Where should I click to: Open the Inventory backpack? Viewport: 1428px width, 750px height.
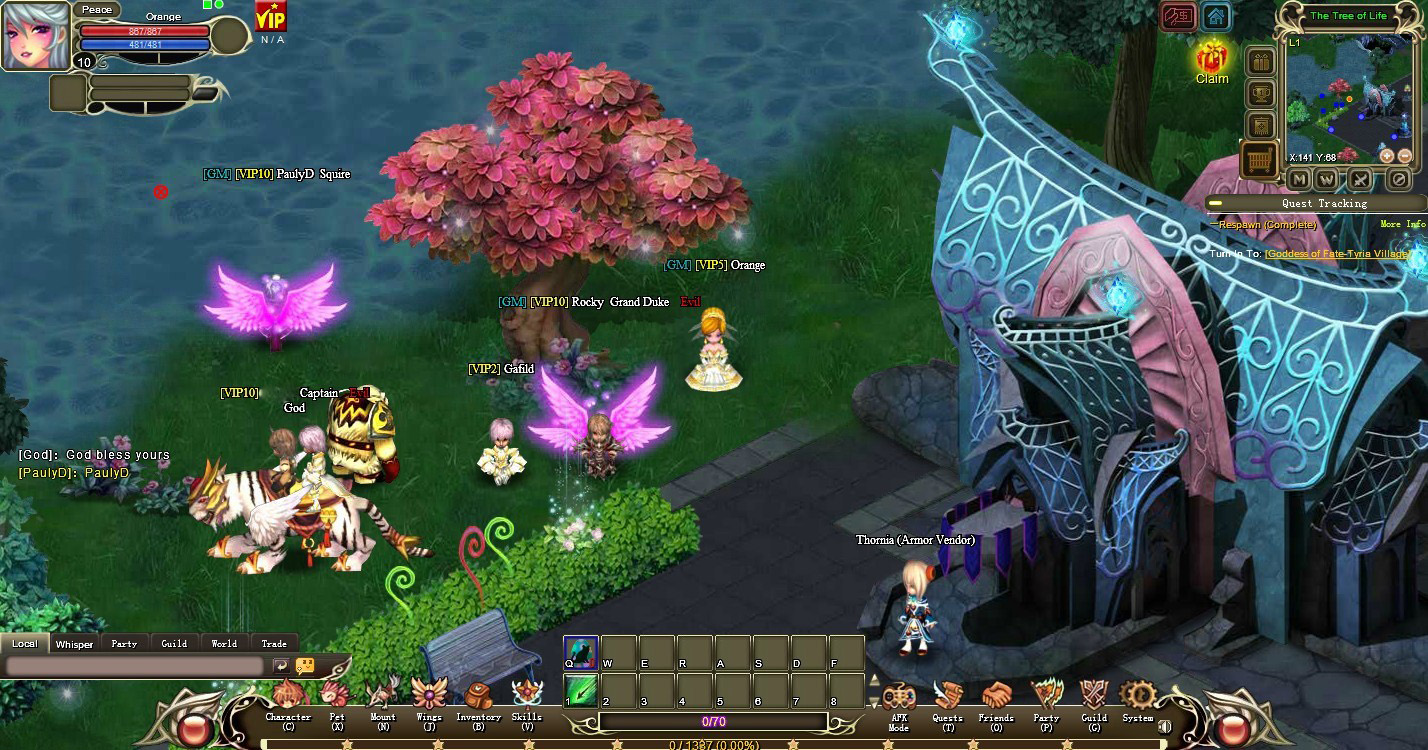click(x=478, y=696)
